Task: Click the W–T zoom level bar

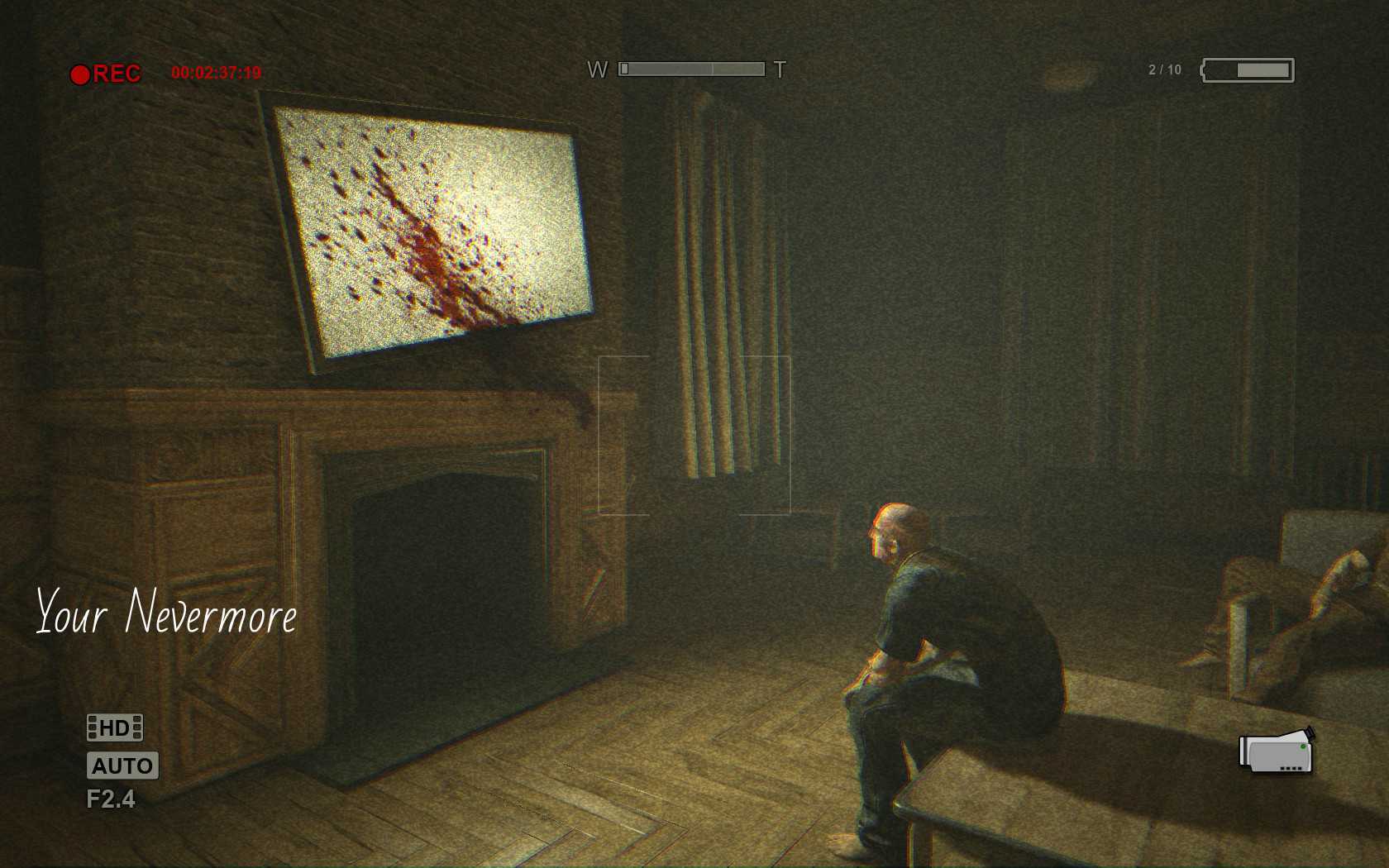Action: click(x=691, y=69)
